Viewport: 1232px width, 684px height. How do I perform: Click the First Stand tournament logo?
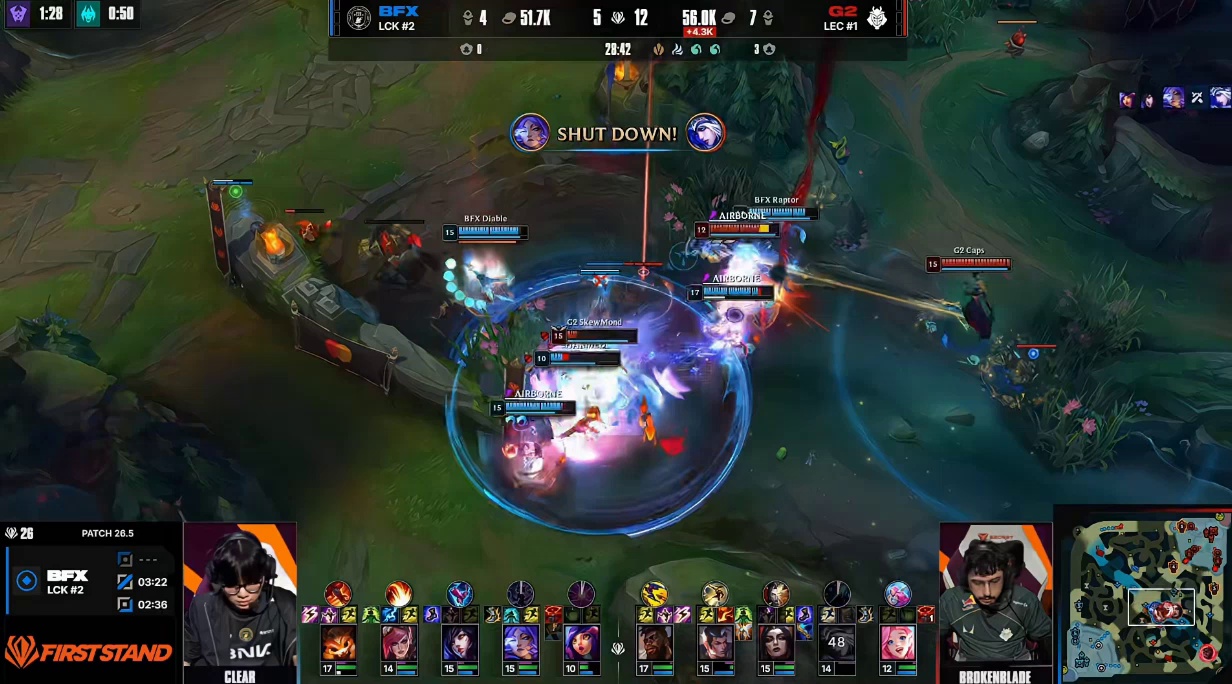[89, 653]
